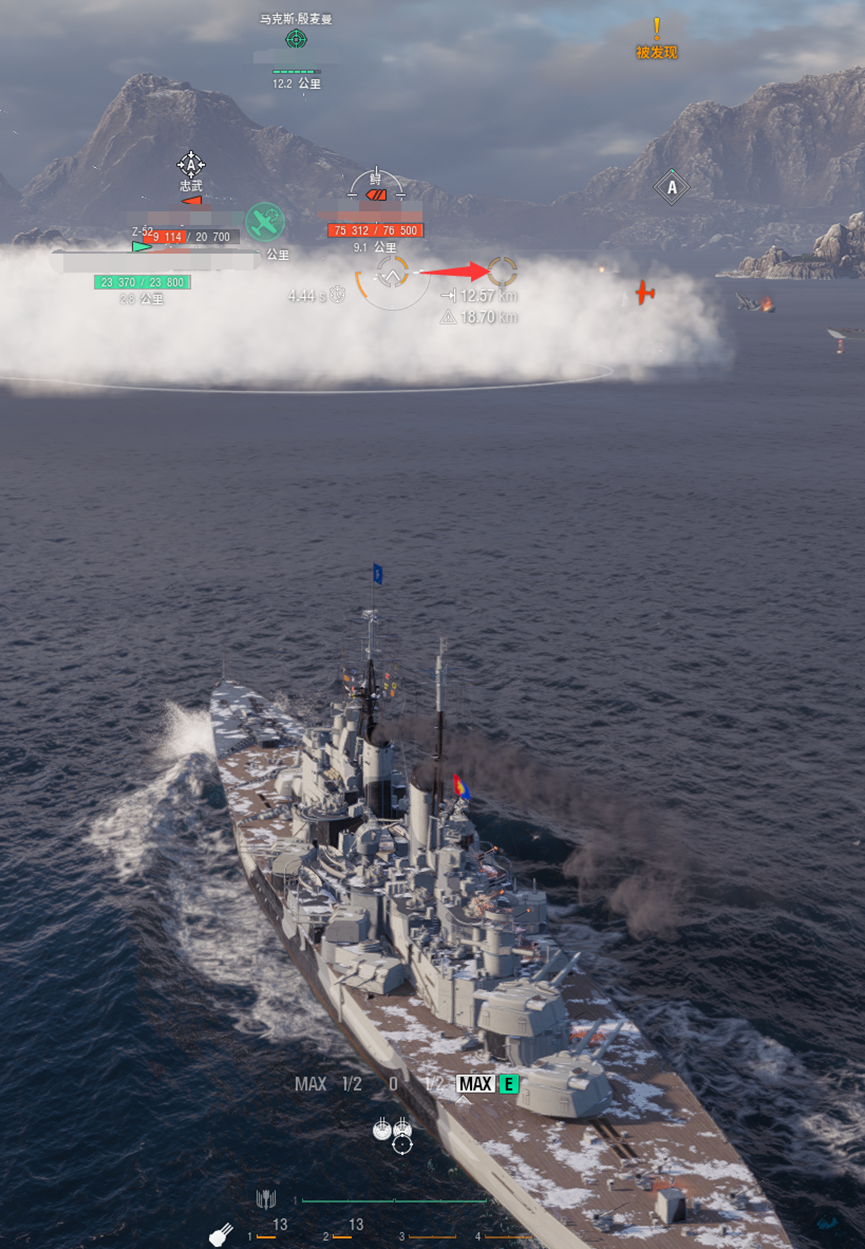The height and width of the screenshot is (1249, 865).
Task: Select the main battery gun icon
Action: [x=220, y=1234]
